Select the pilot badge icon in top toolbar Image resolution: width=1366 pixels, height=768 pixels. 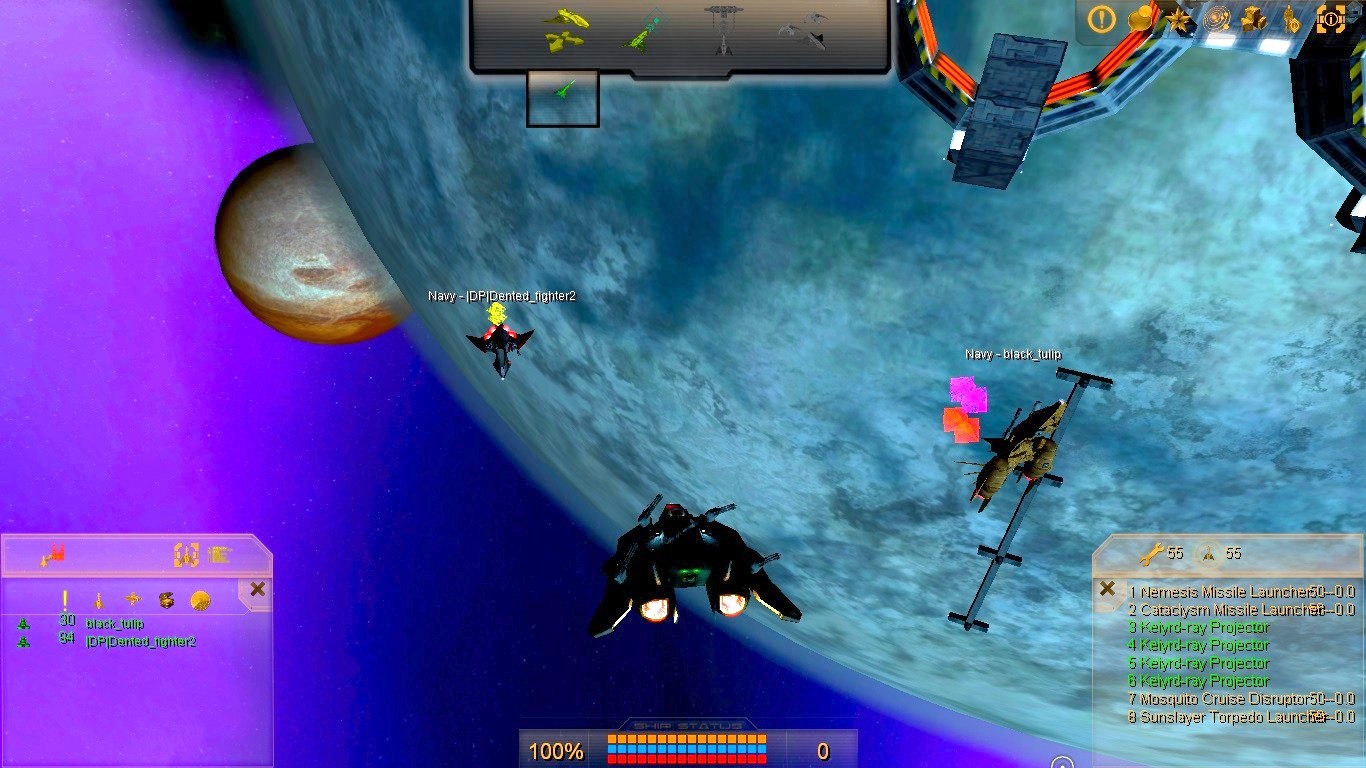click(1292, 20)
